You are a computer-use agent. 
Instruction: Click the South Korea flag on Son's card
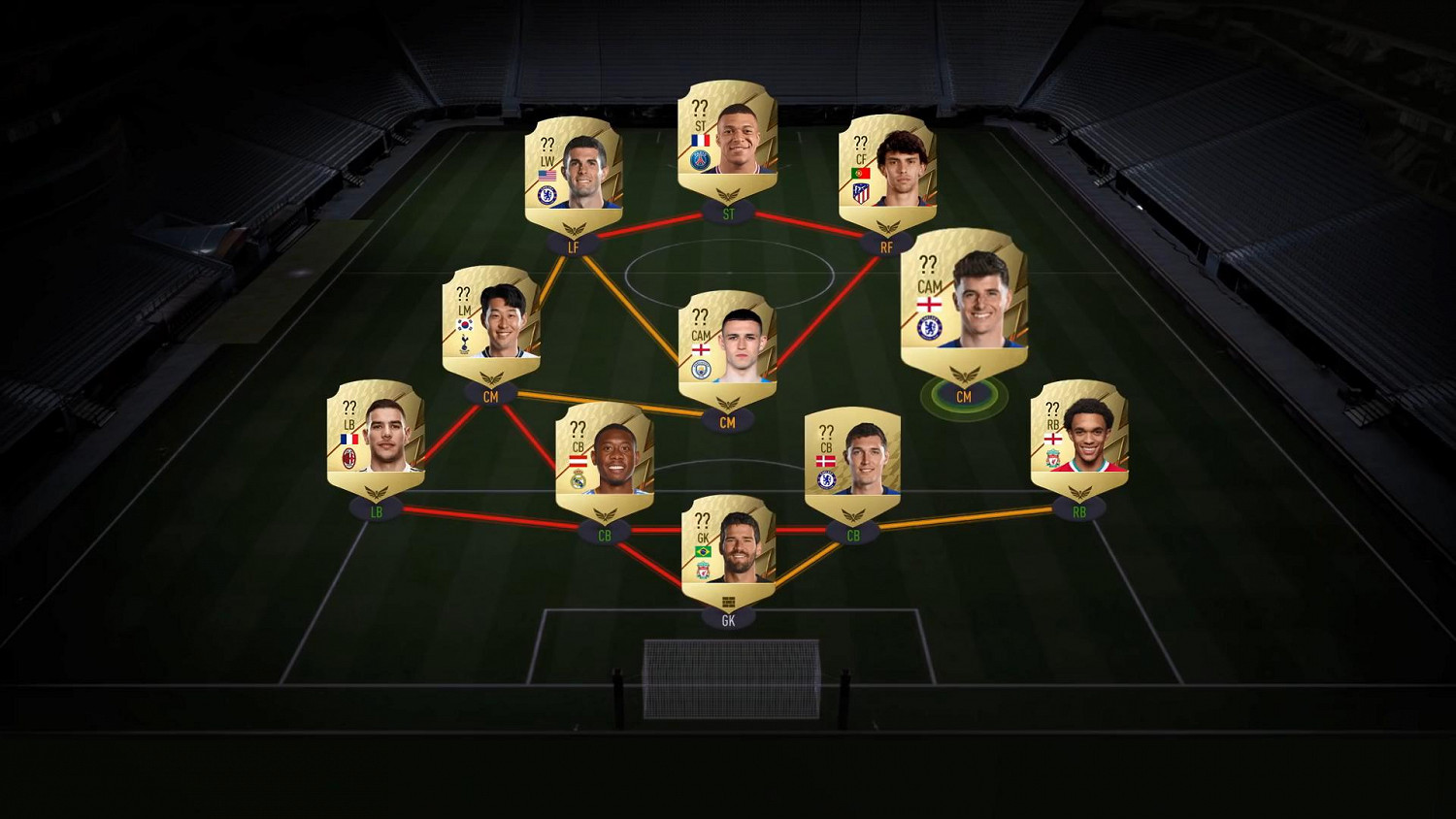(465, 326)
